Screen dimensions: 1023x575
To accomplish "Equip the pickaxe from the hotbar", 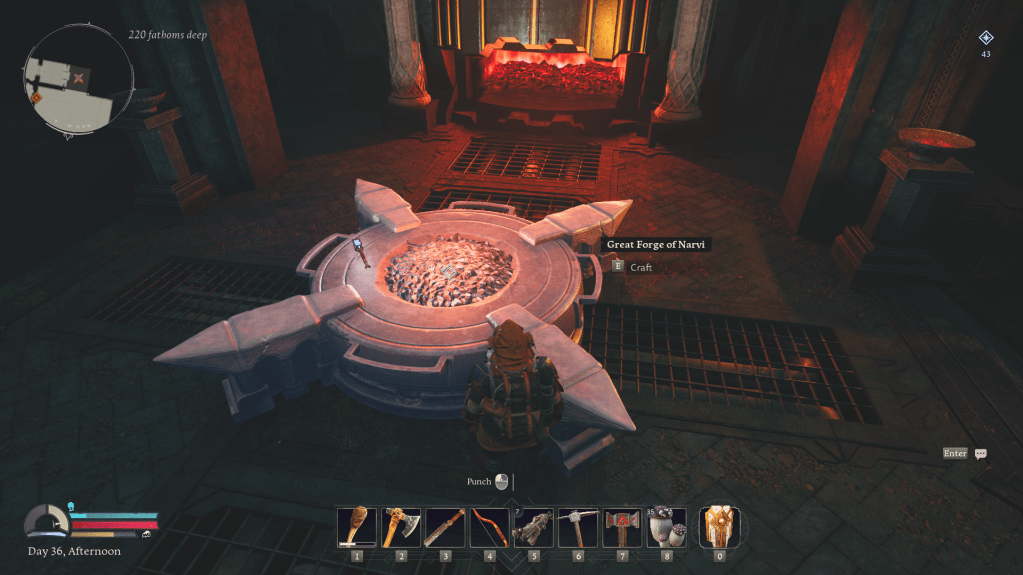I will tap(578, 526).
